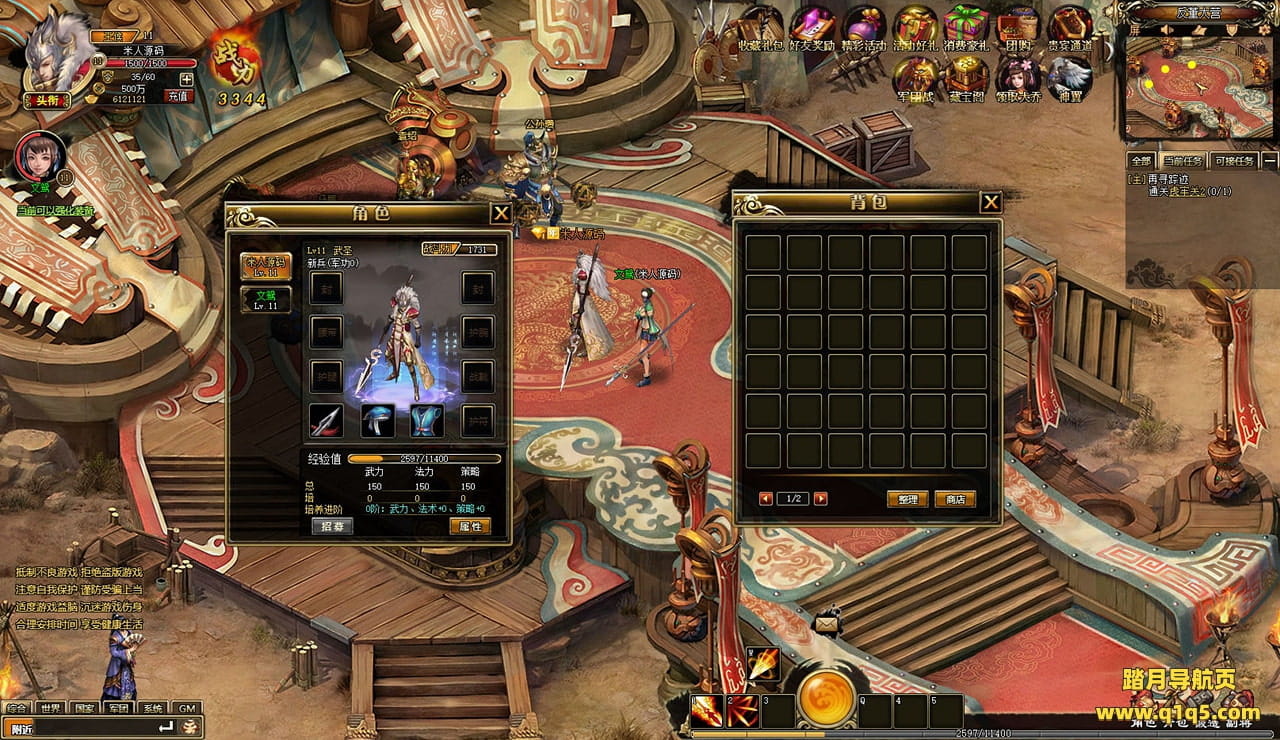This screenshot has width=1280, height=740.
Task: Close the 角色 character window
Action: click(x=501, y=213)
